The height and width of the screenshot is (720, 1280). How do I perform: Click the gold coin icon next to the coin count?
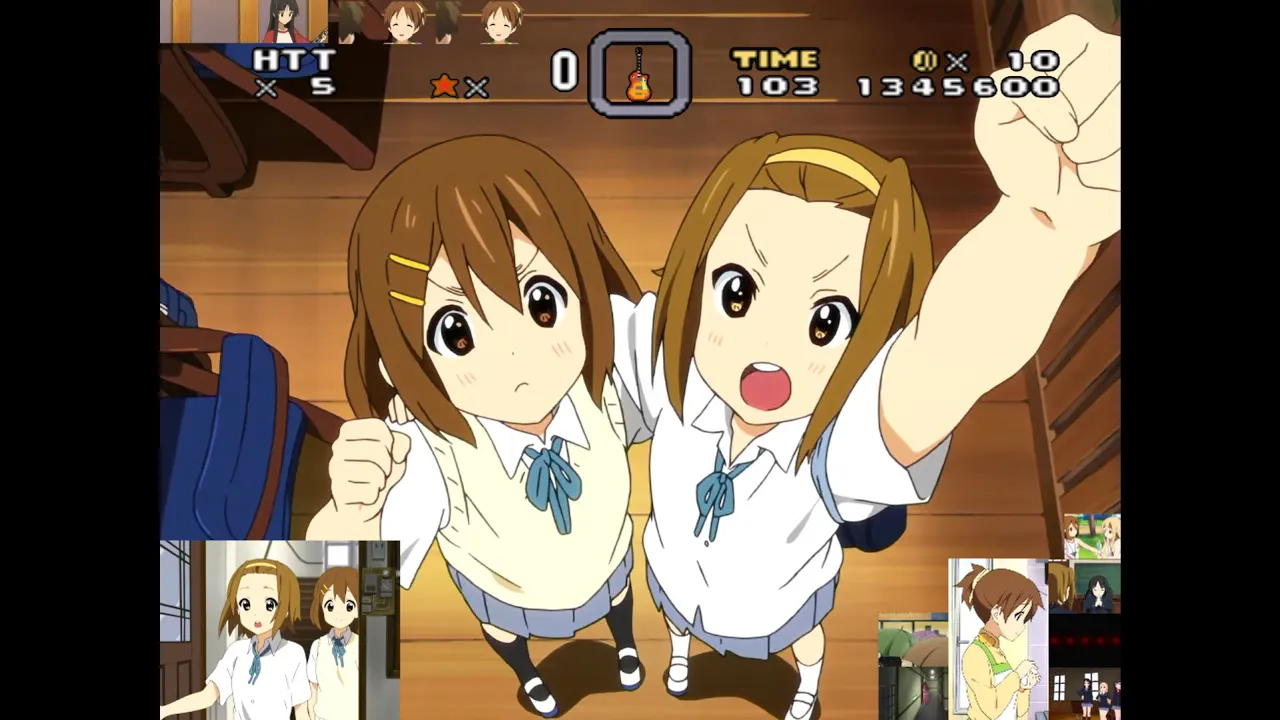pyautogui.click(x=926, y=60)
